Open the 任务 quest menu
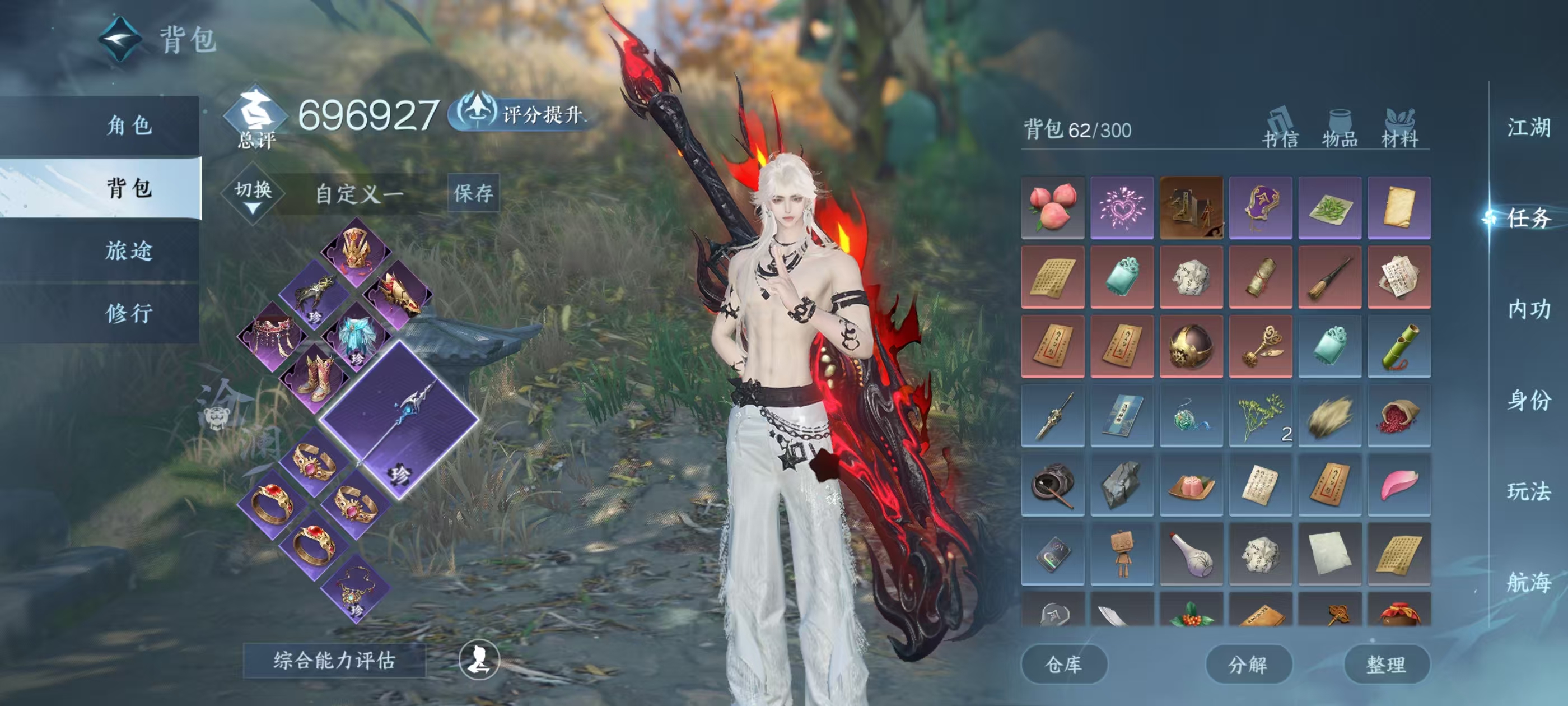The width and height of the screenshot is (1568, 706). pos(1528,218)
